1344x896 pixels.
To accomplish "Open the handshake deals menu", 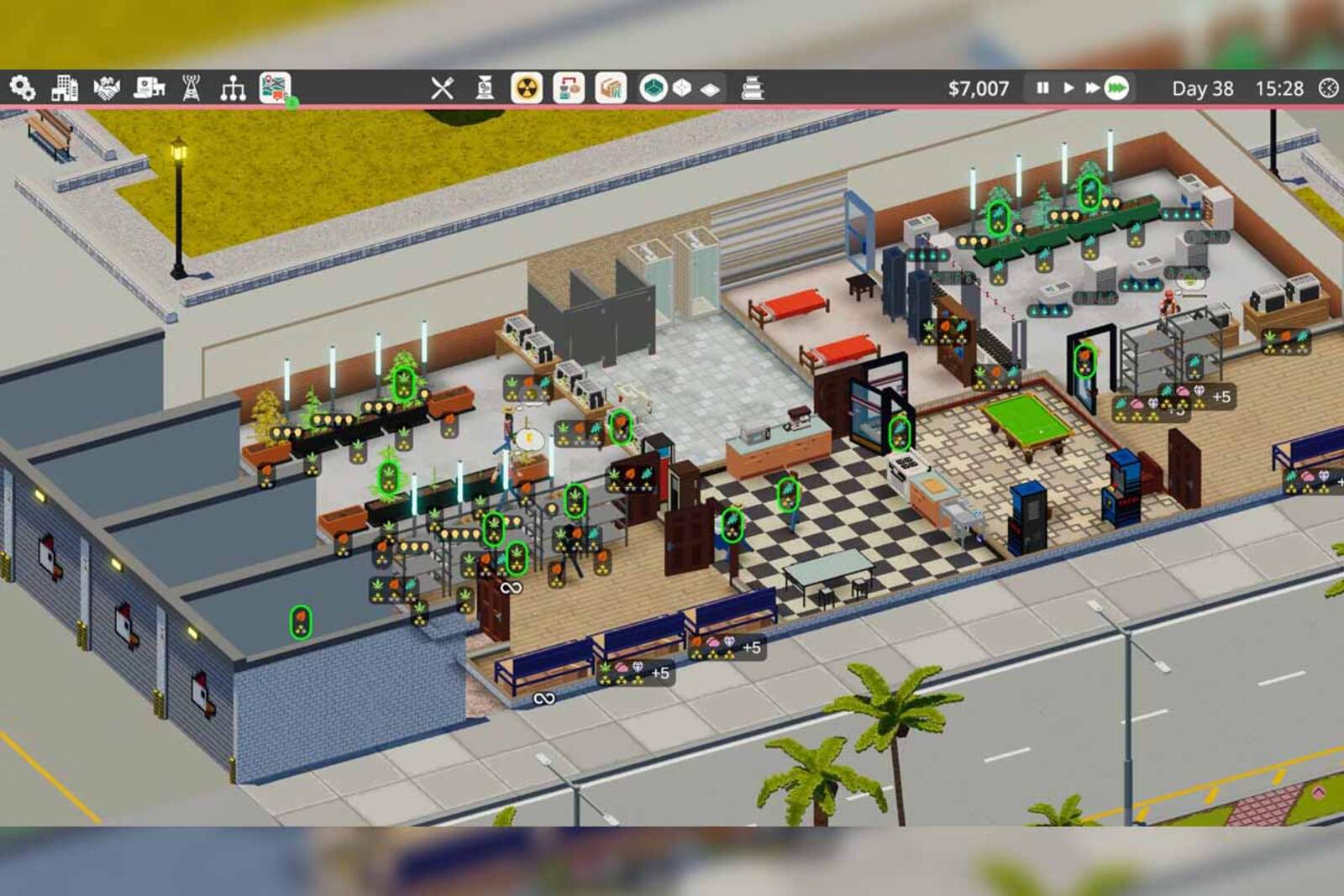I will (x=107, y=88).
